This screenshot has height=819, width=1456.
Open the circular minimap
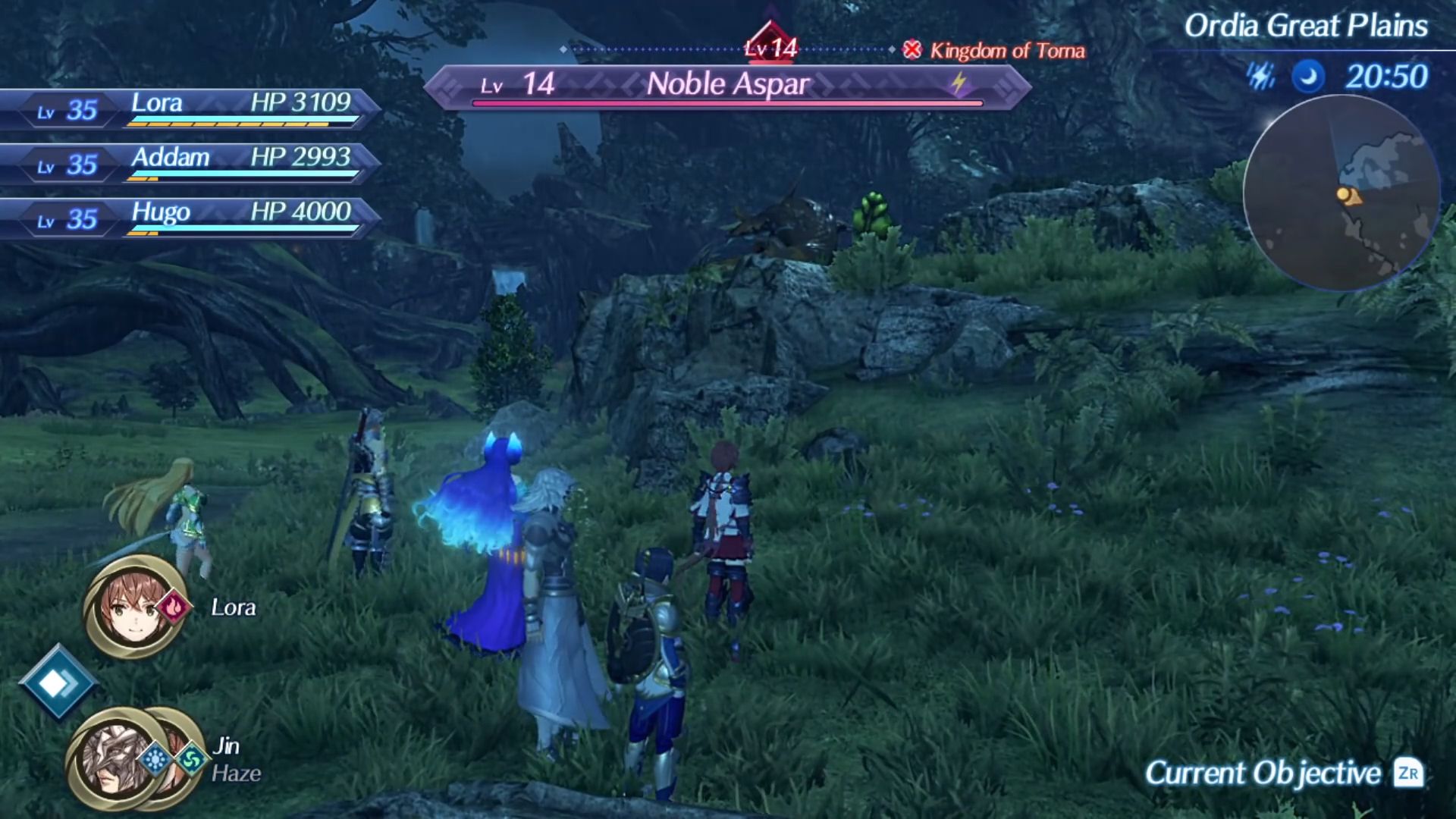coord(1341,193)
